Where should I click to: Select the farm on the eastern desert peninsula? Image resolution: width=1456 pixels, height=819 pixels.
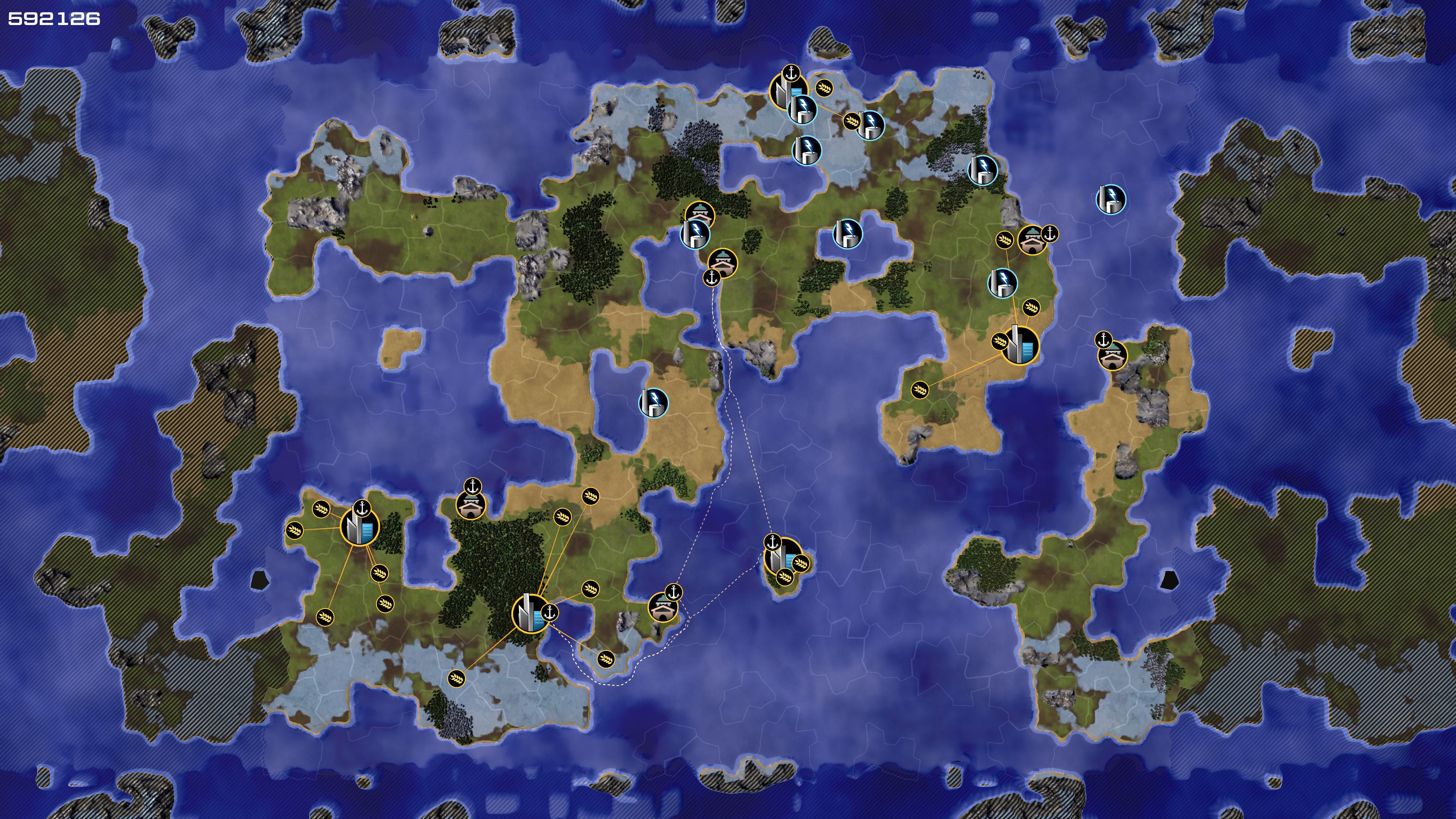pos(919,389)
